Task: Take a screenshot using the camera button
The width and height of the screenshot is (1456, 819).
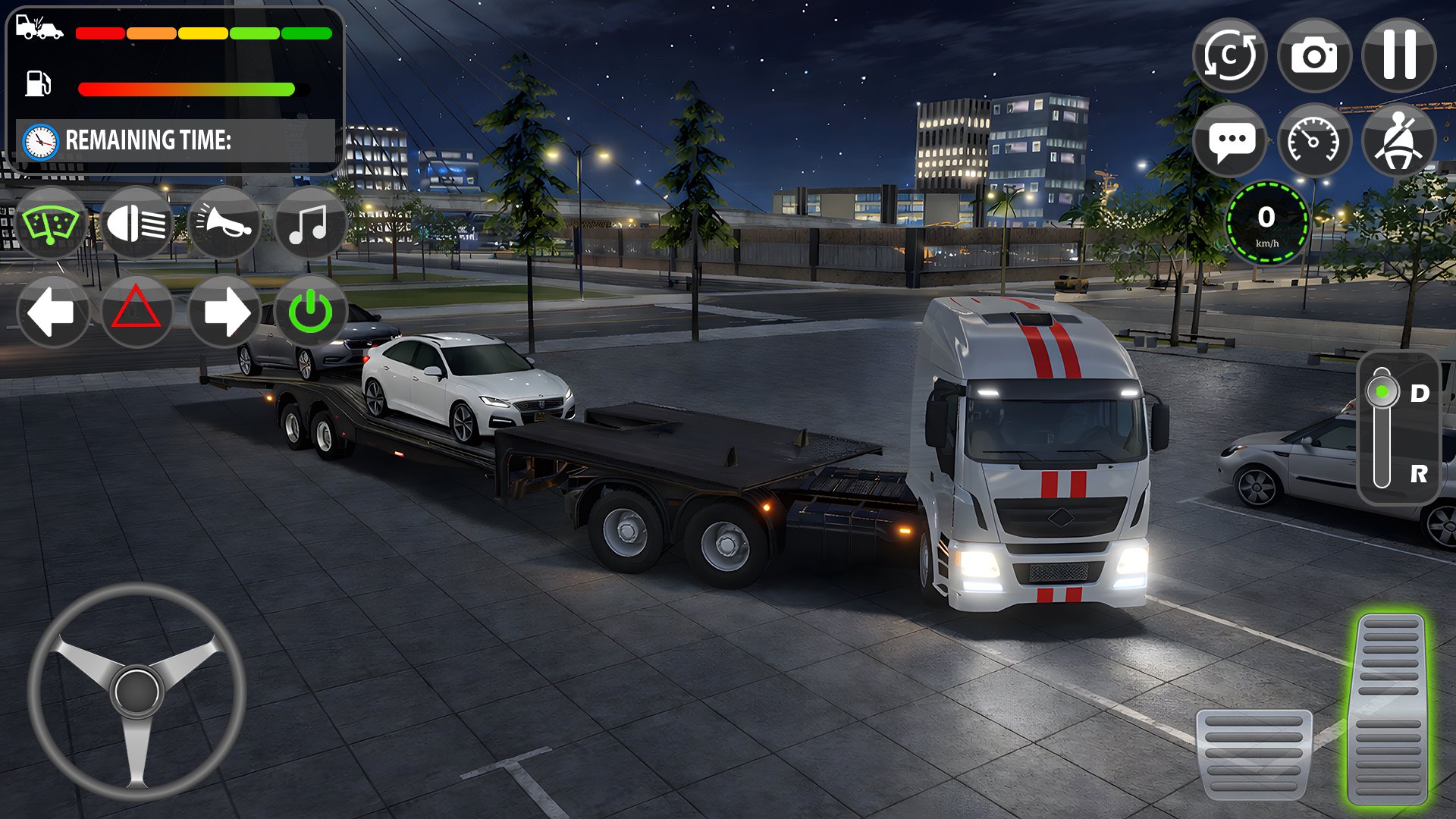Action: 1314,55
